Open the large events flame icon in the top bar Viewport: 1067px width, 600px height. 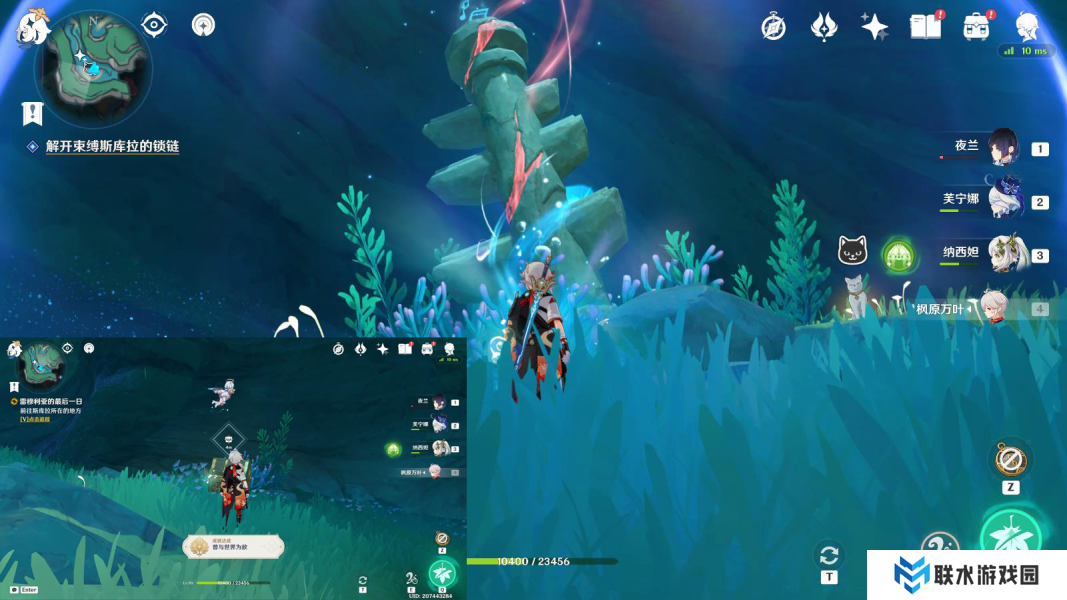[824, 27]
